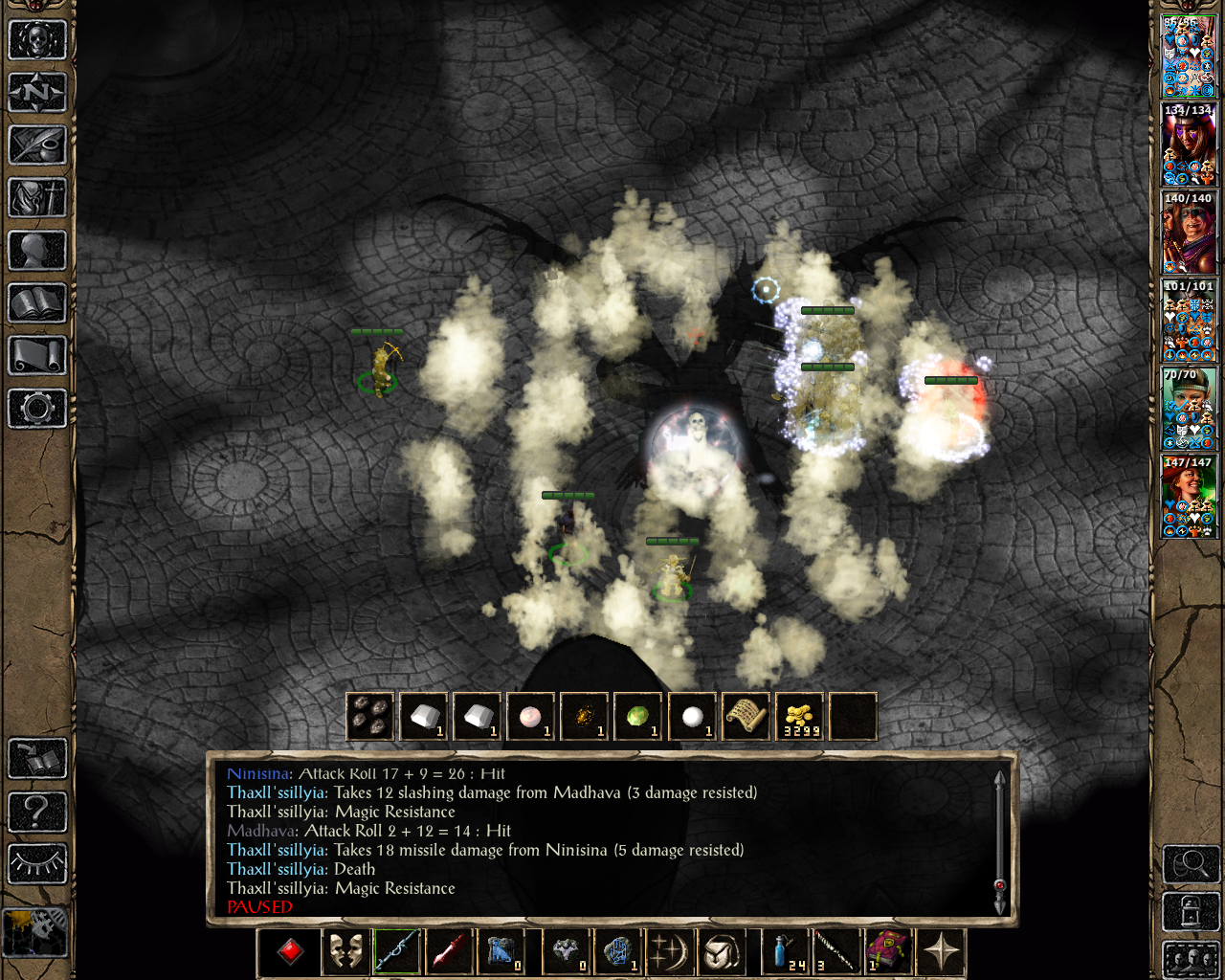Open the magnifying glass button
The width and height of the screenshot is (1225, 980).
1191,864
